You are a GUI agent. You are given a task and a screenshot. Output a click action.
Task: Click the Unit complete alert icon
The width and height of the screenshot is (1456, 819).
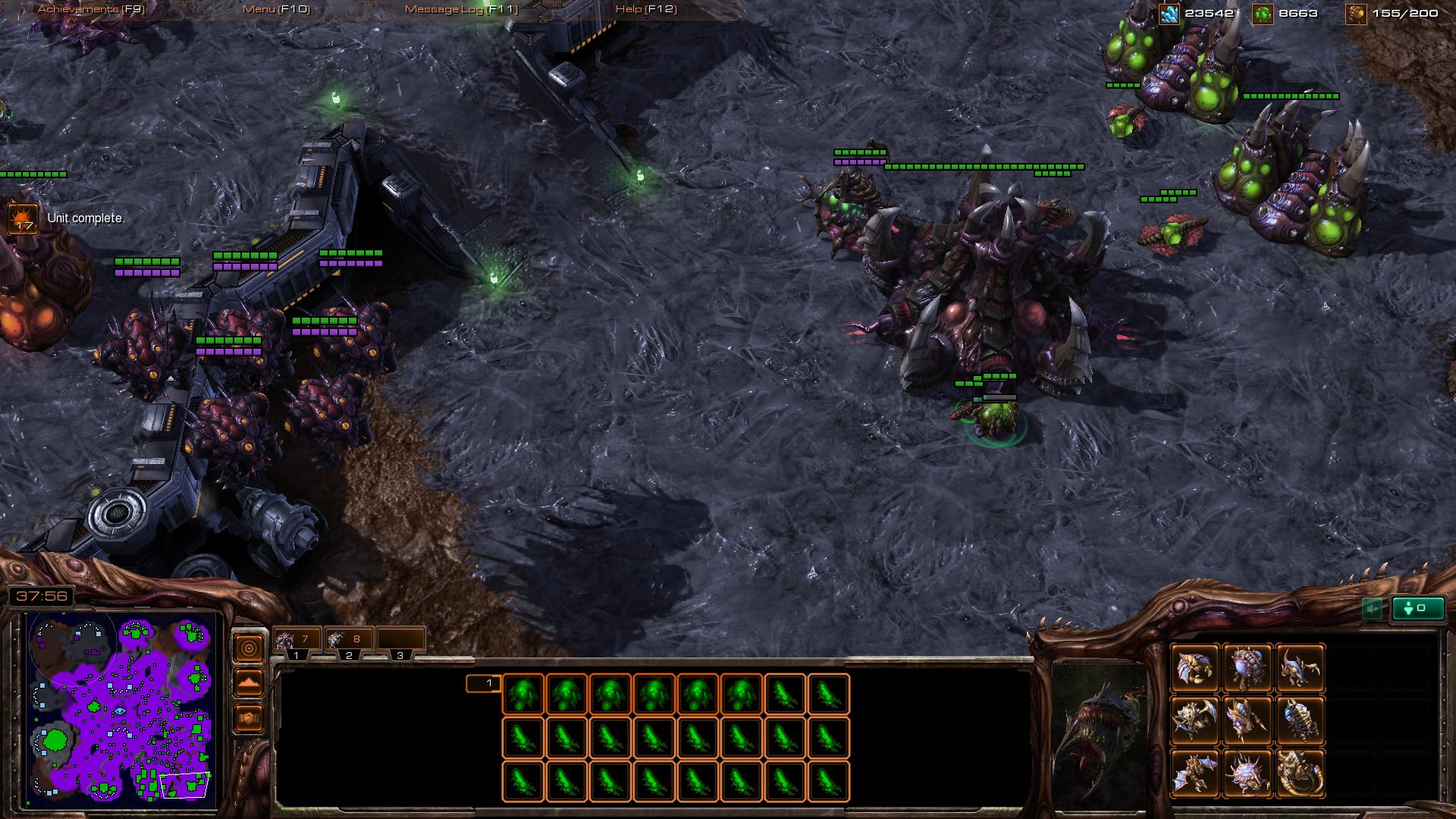click(22, 219)
